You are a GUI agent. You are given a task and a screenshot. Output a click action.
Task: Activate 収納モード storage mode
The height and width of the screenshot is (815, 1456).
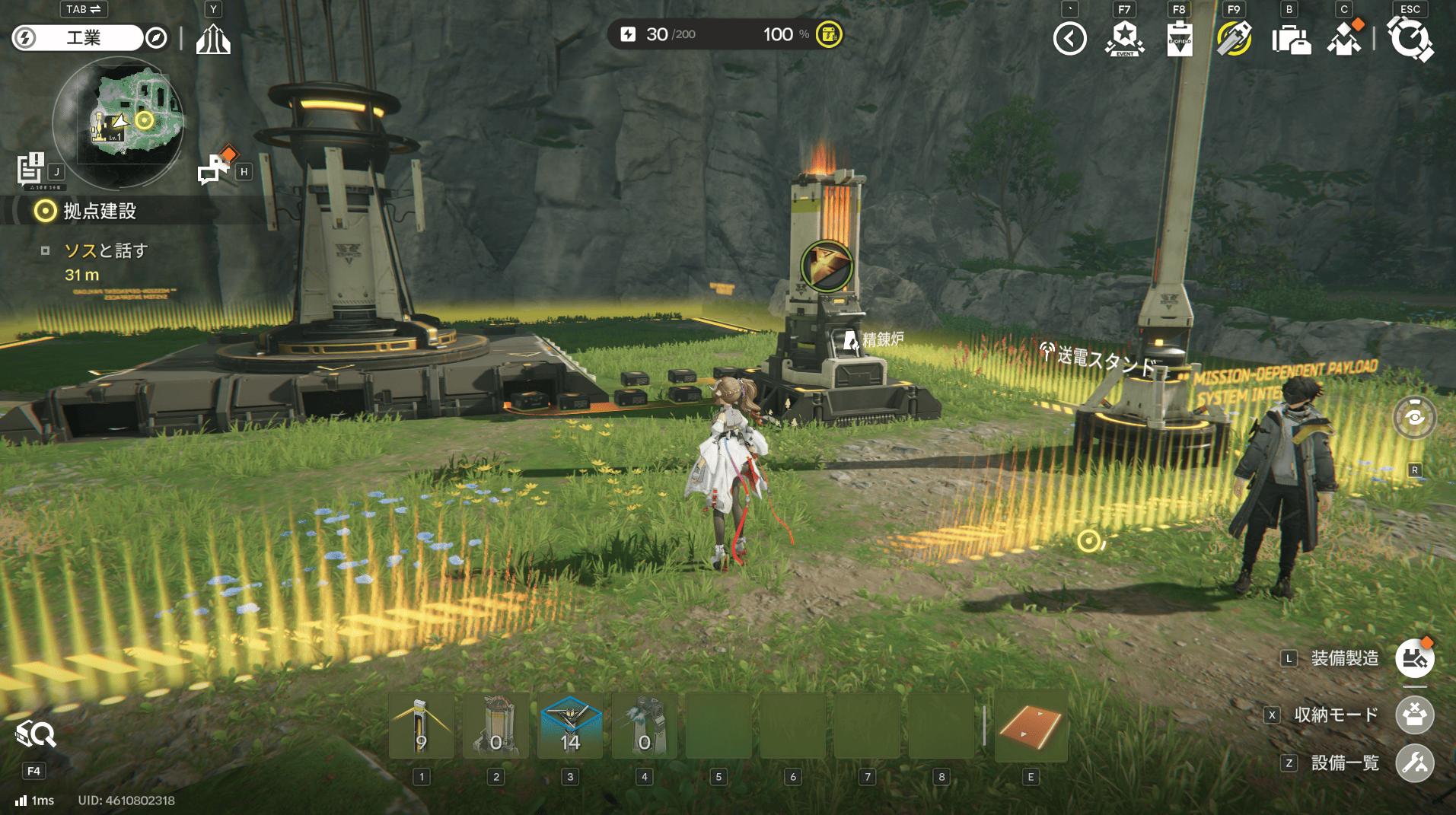coord(1414,715)
